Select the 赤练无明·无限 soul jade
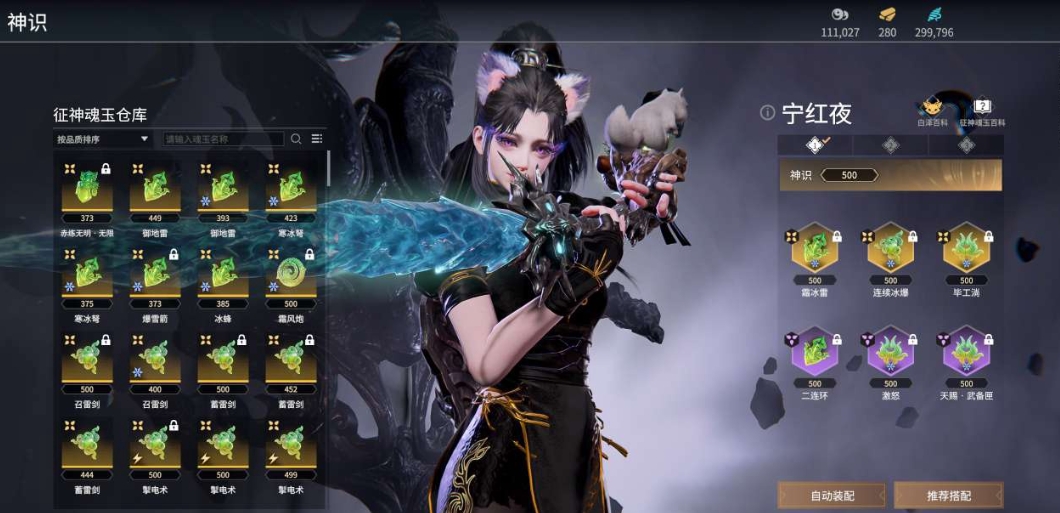This screenshot has width=1060, height=513. click(x=87, y=188)
